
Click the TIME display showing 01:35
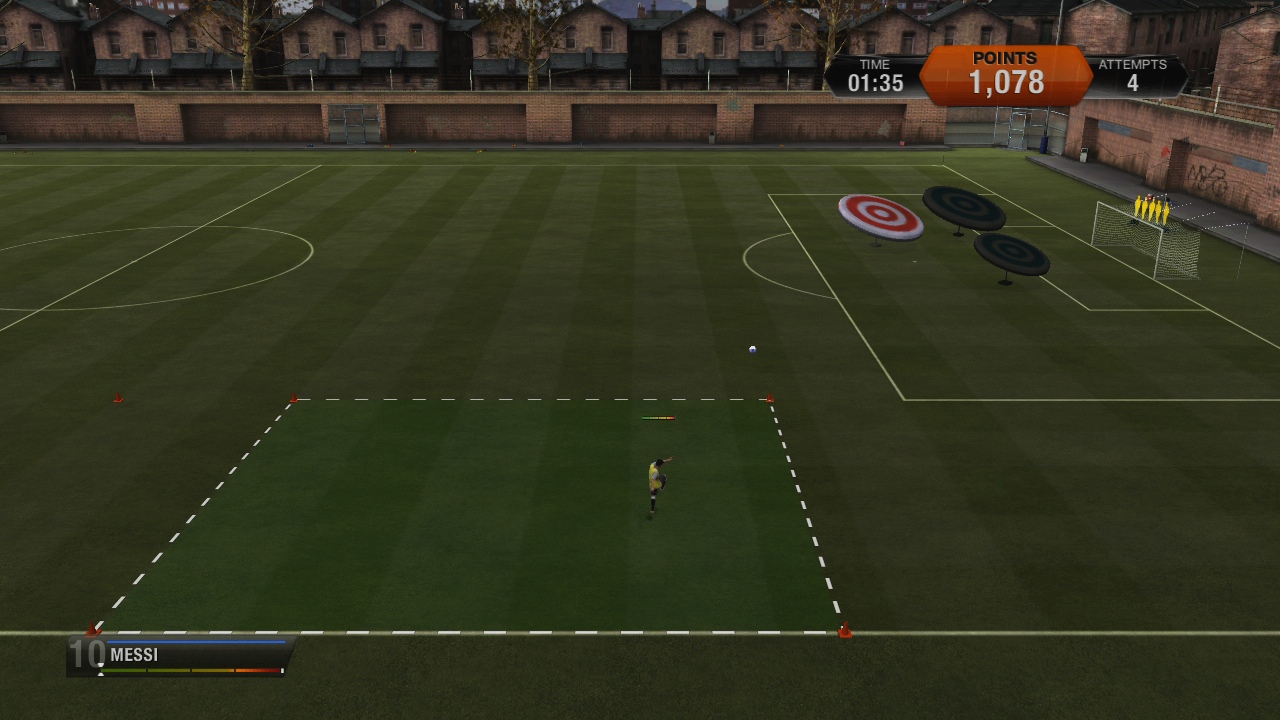click(x=876, y=74)
